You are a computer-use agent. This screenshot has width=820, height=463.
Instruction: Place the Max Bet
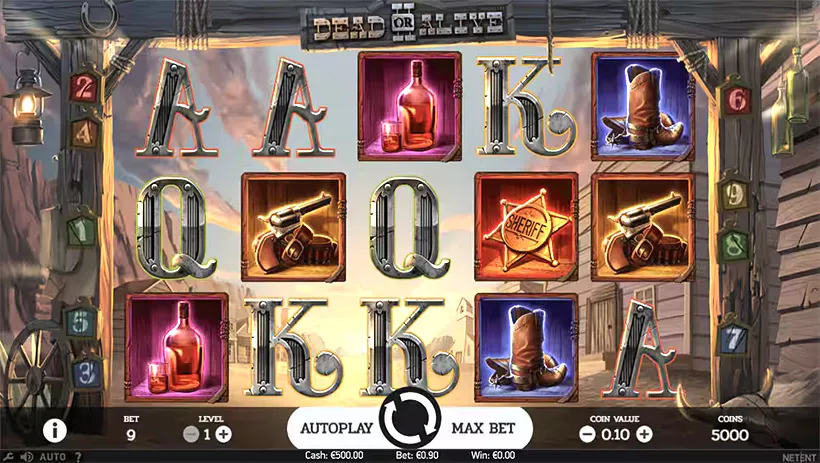[483, 429]
